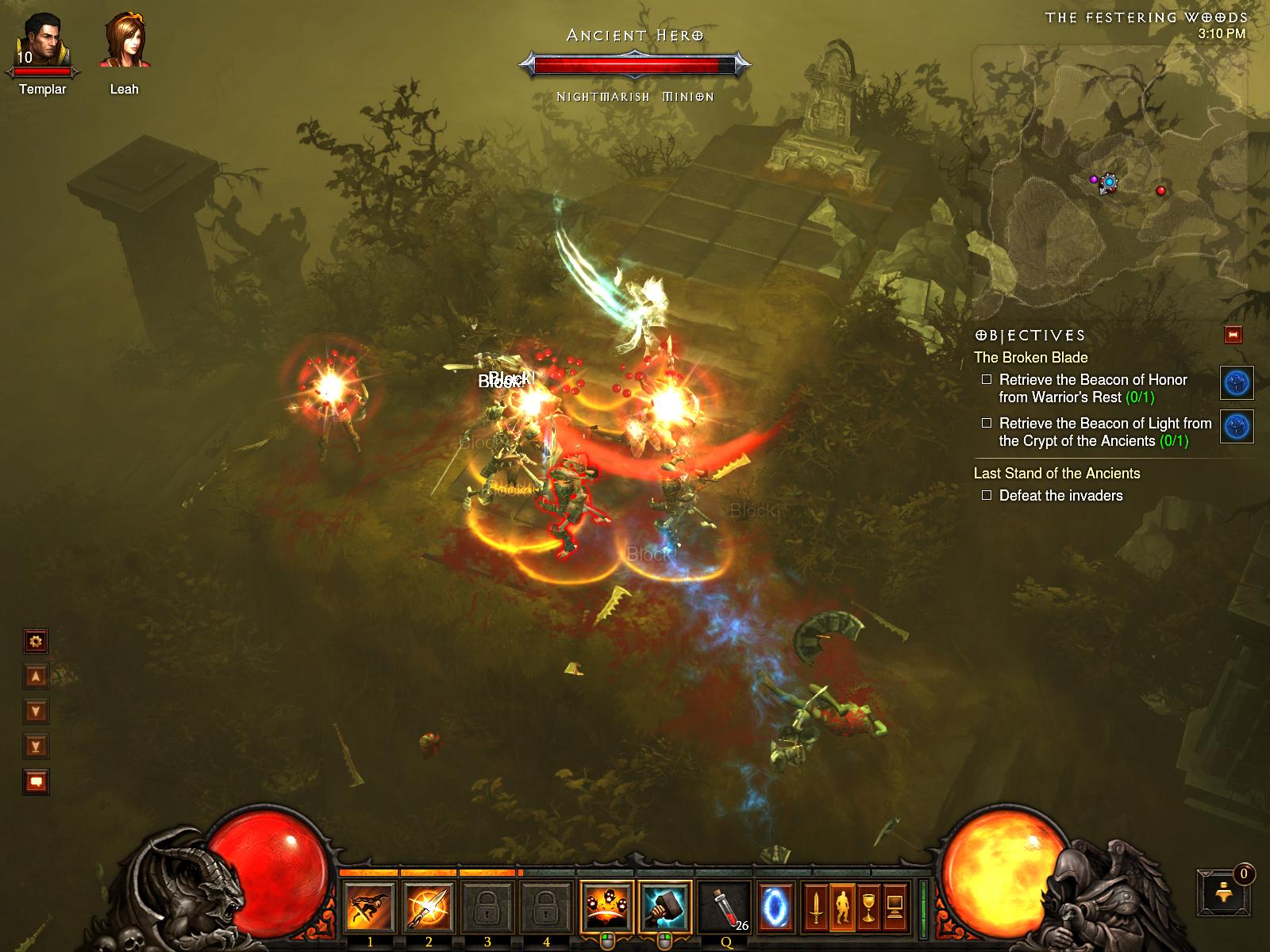
Task: Open the game menu with the computer button
Action: (895, 907)
